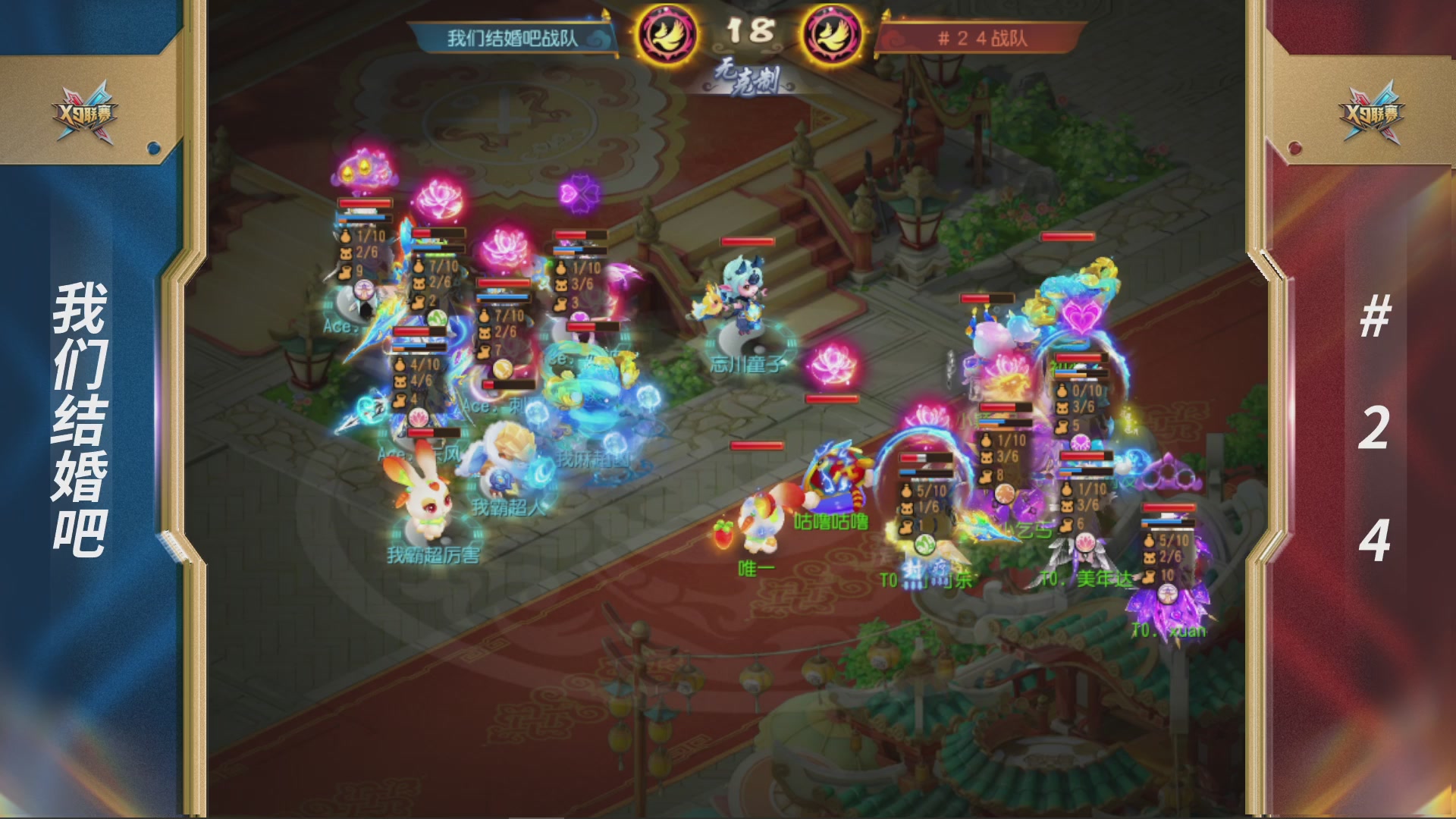
Task: Open the match score 18 display
Action: [751, 32]
